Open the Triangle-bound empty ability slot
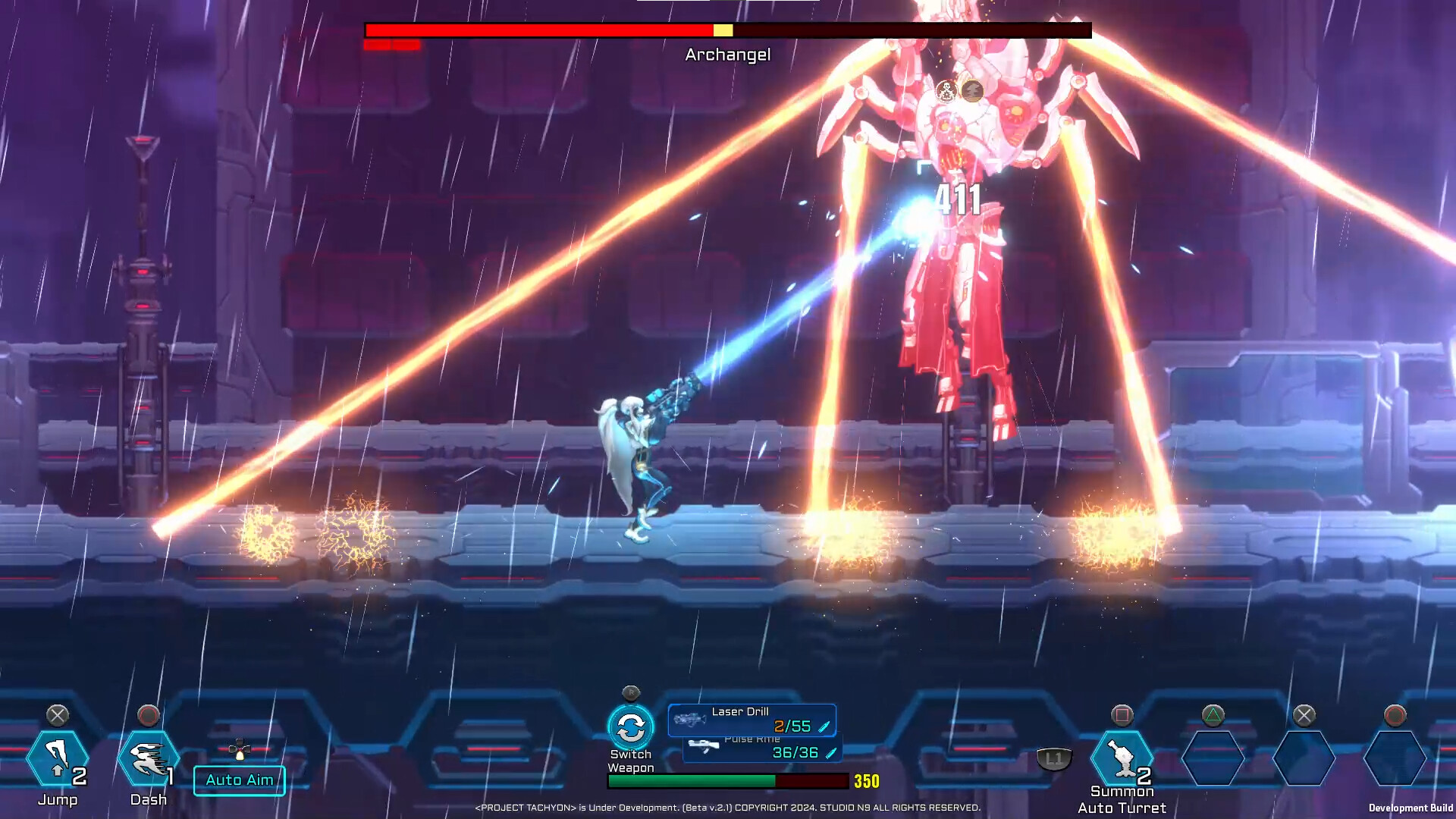The image size is (1456, 819). pos(1213,758)
